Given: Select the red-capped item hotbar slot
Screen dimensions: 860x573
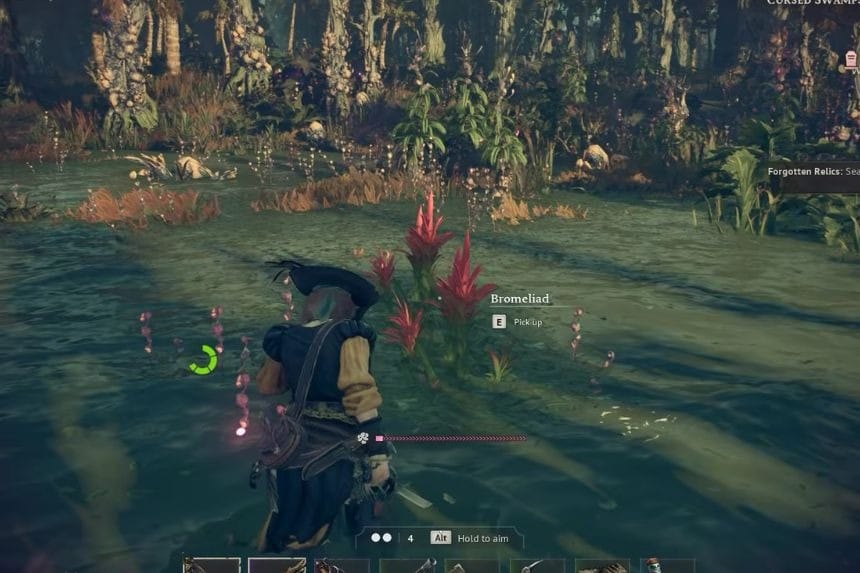Looking at the screenshot, I should pos(655,566).
